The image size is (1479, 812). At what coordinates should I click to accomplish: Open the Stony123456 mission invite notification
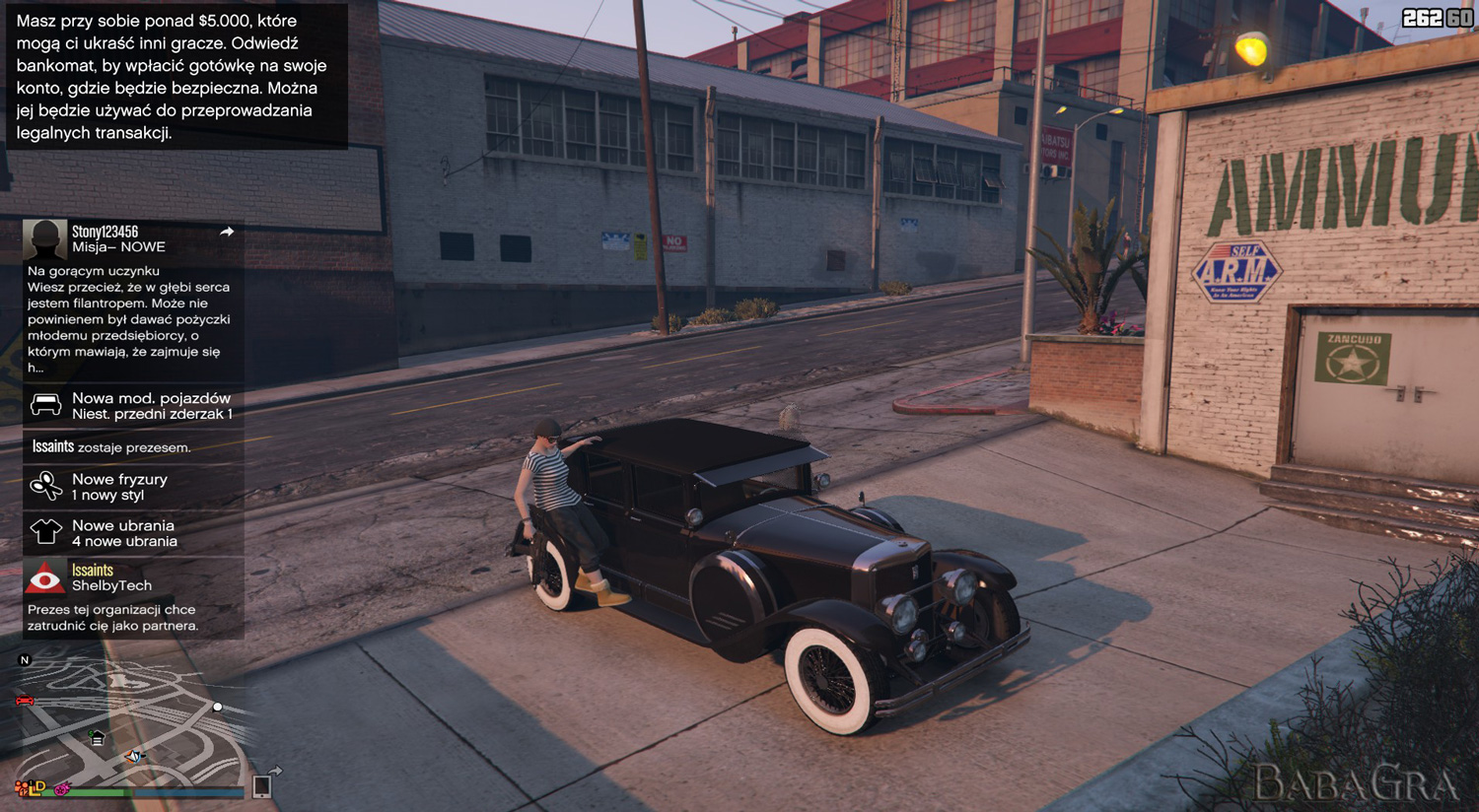point(133,298)
